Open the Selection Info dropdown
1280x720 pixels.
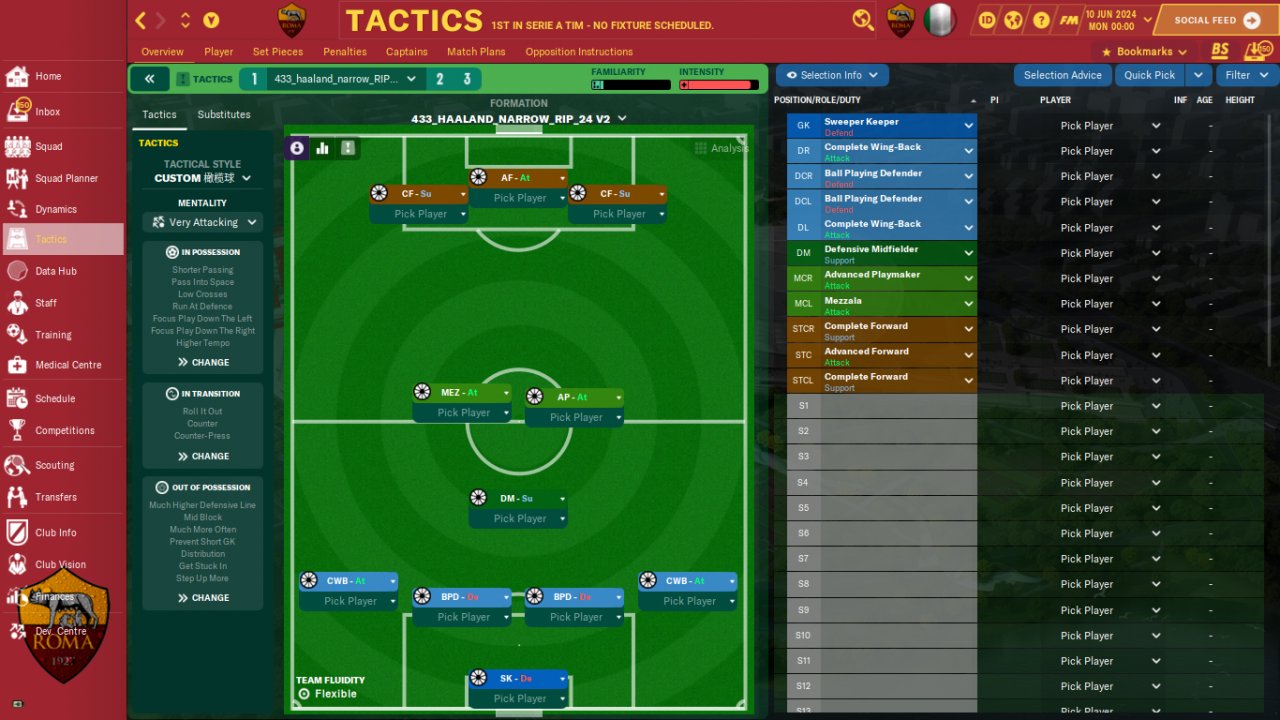click(832, 75)
